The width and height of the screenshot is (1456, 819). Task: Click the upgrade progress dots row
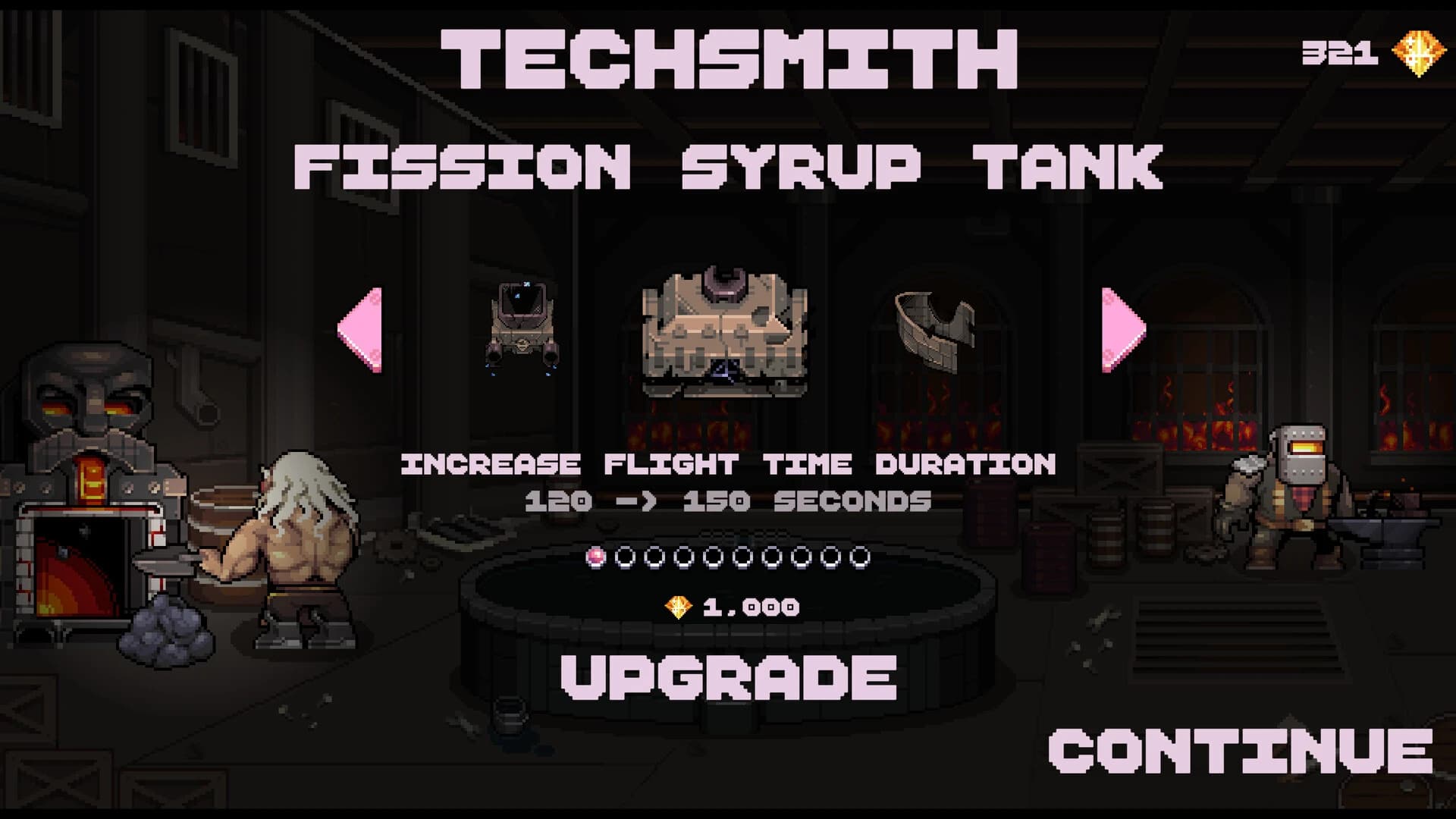(x=728, y=556)
